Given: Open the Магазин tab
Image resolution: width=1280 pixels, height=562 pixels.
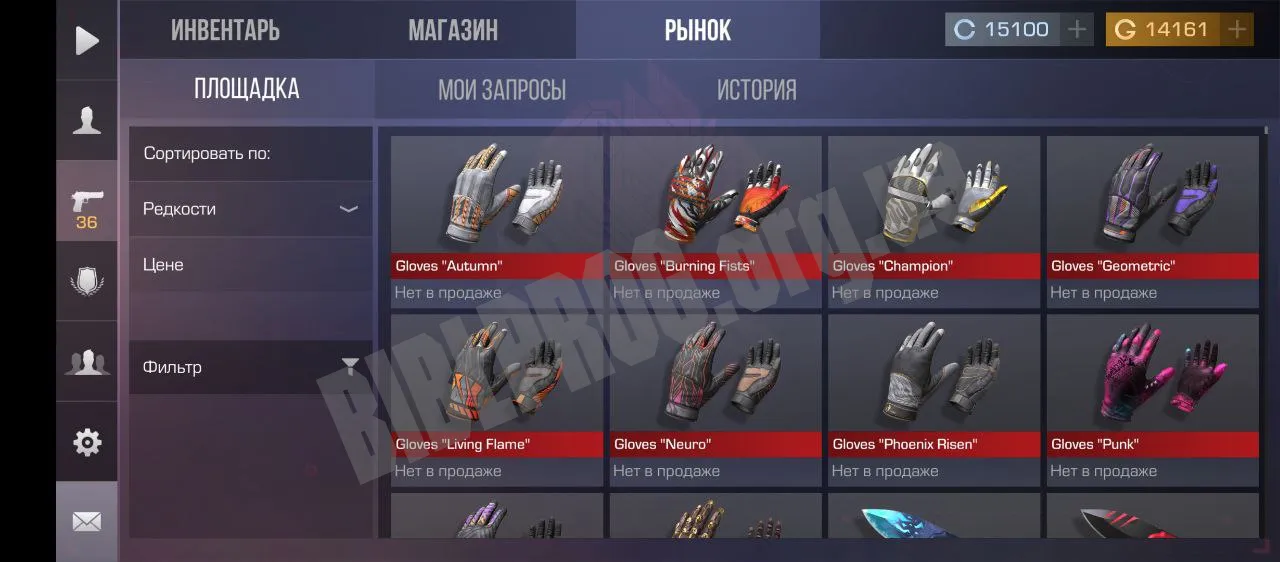Looking at the screenshot, I should (452, 30).
